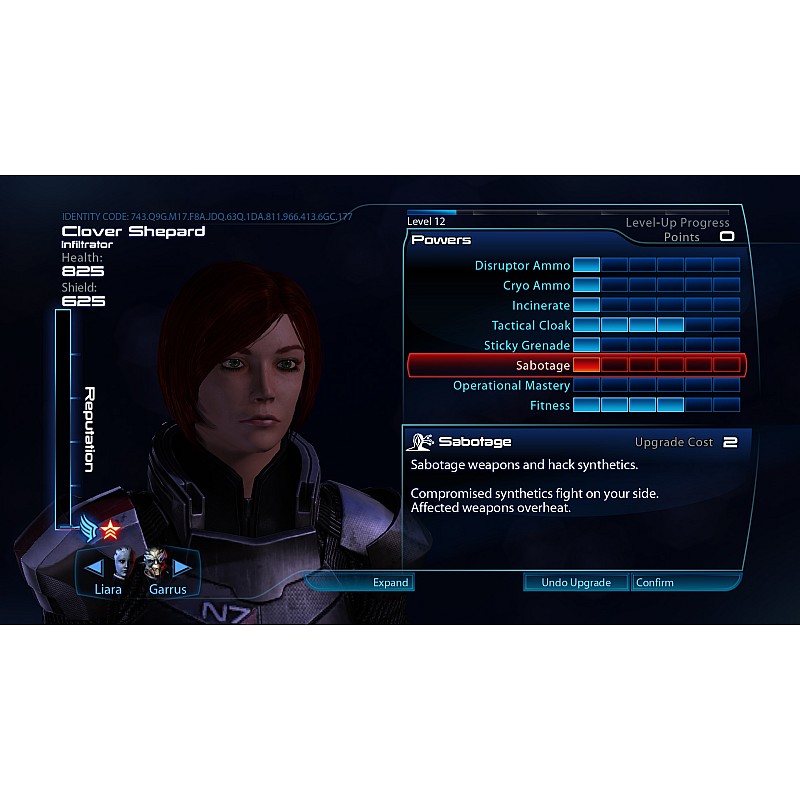This screenshot has height=800, width=800.
Task: Choose the Operational Mastery power
Action: click(511, 386)
